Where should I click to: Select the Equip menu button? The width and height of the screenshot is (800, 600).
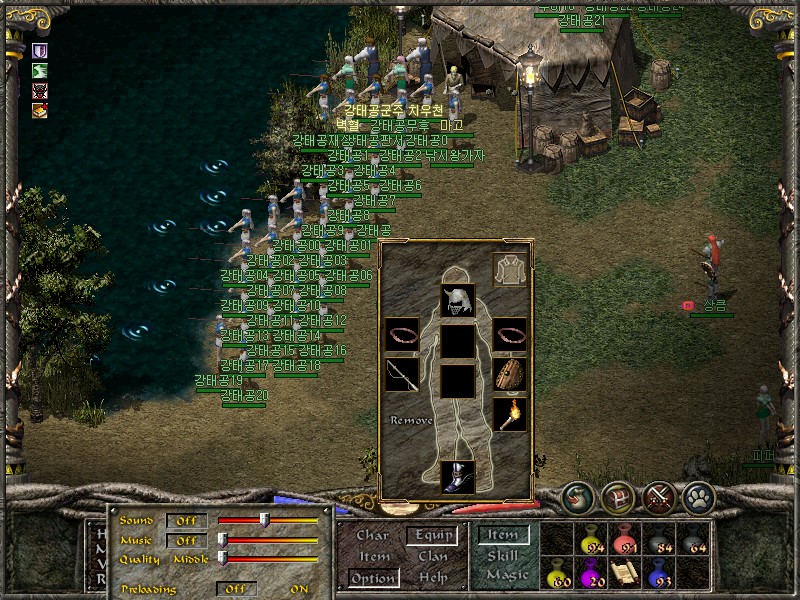pos(431,536)
